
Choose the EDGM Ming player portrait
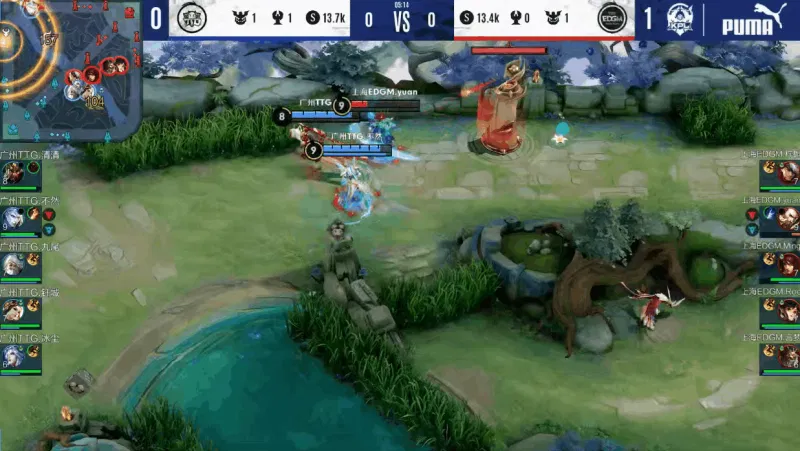[787, 265]
